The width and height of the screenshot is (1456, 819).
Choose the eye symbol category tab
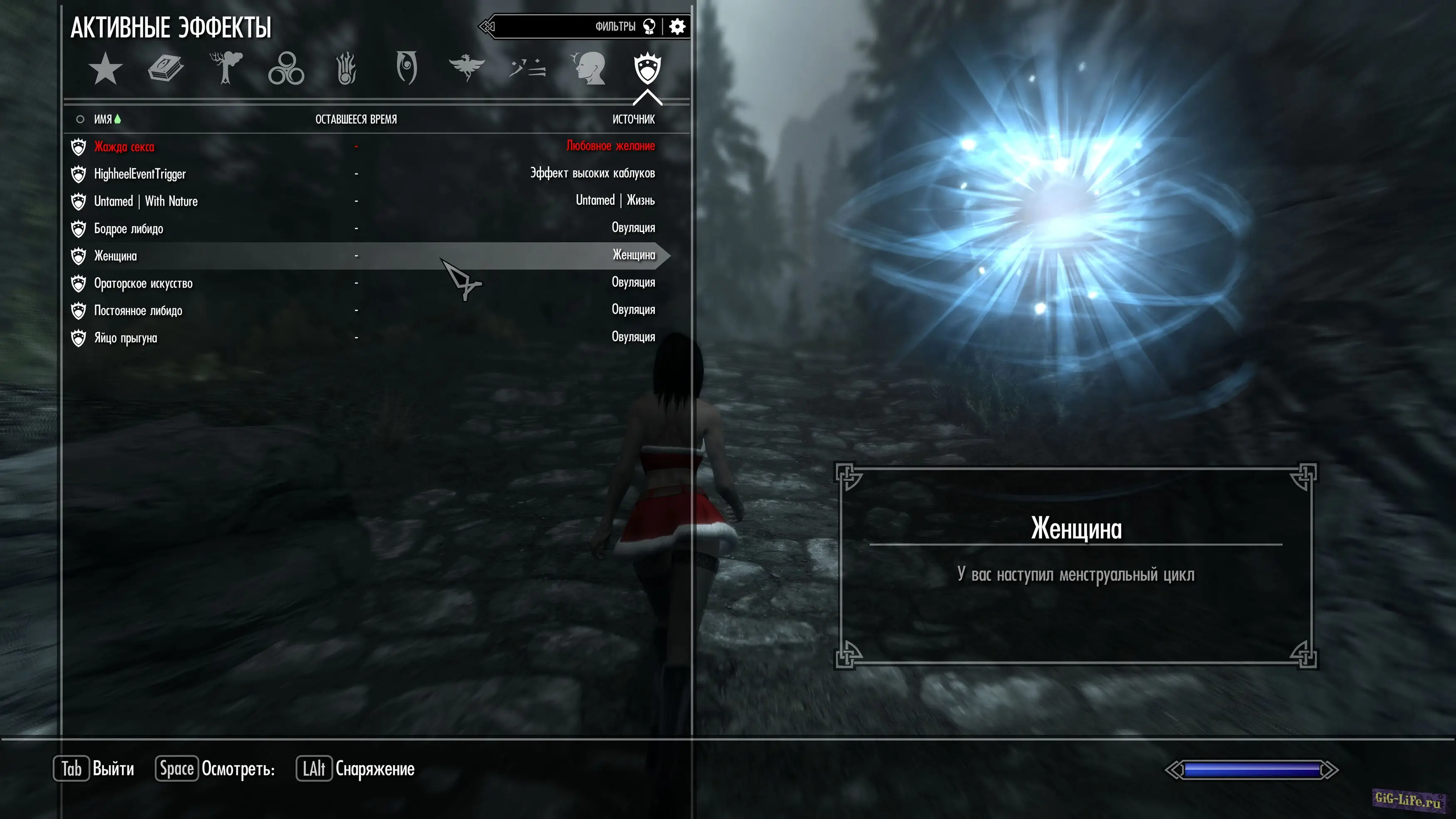(406, 68)
